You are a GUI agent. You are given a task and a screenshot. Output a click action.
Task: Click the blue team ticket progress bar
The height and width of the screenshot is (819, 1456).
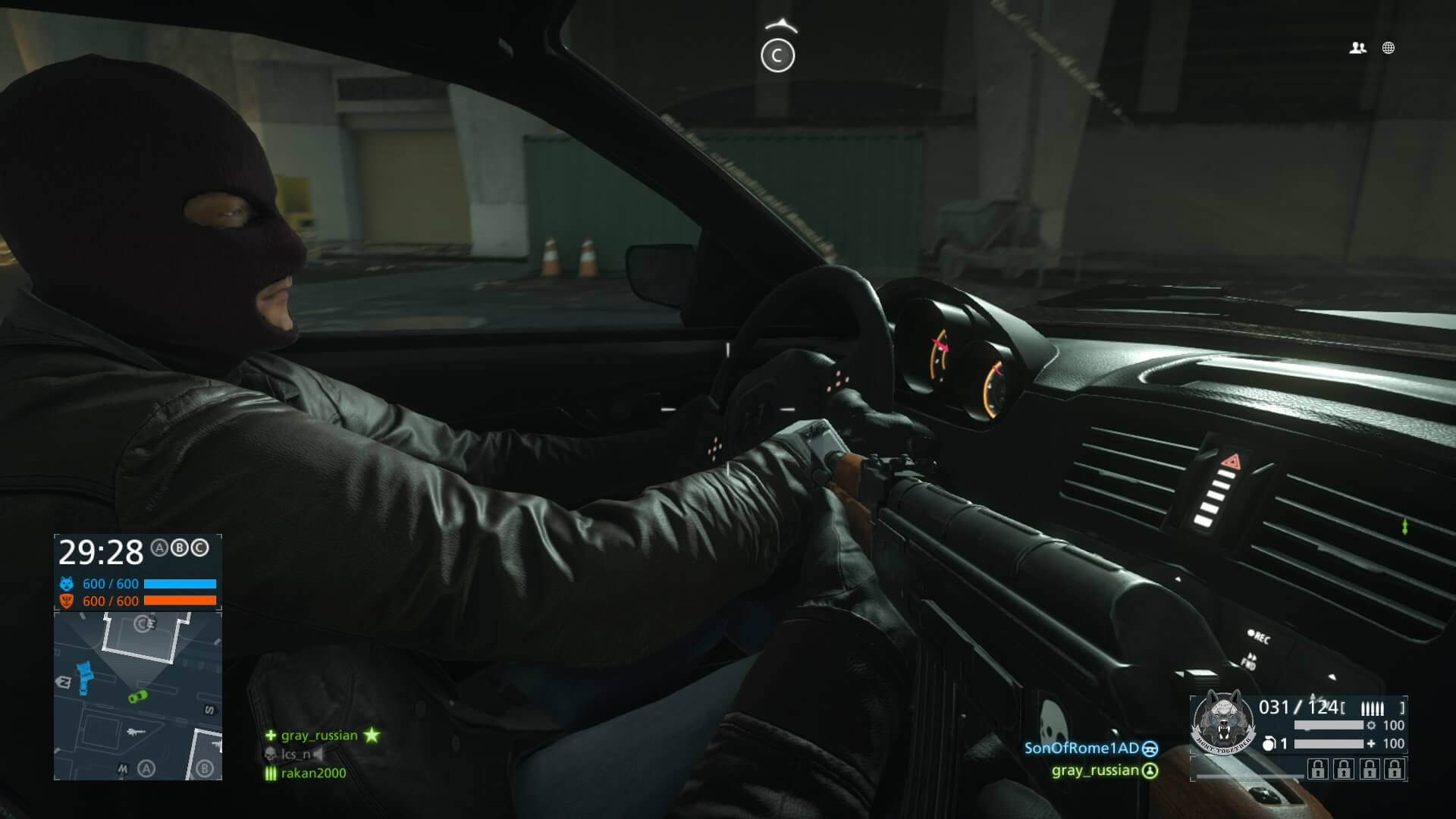[180, 584]
